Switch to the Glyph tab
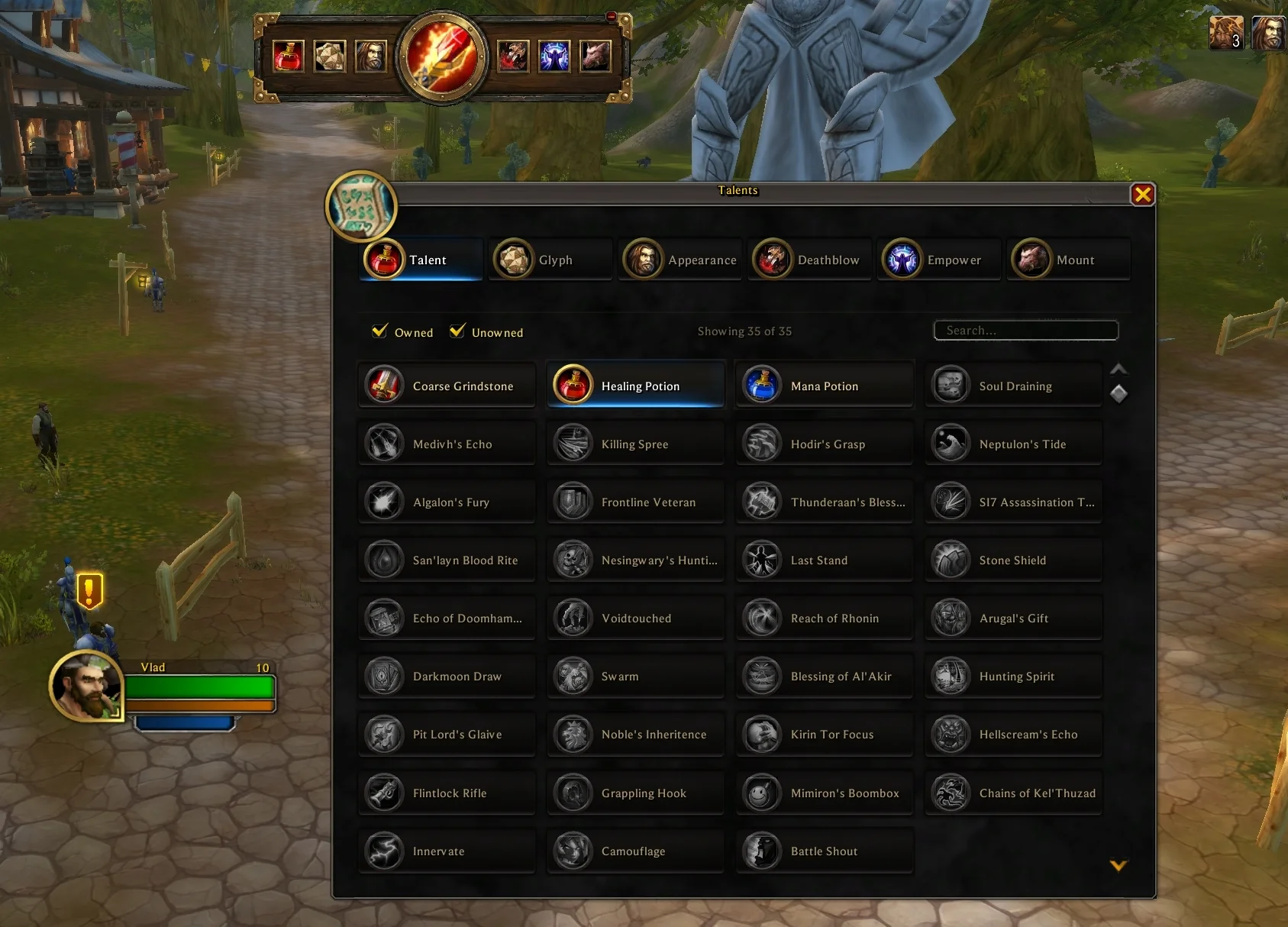The height and width of the screenshot is (927, 1288). pos(550,260)
